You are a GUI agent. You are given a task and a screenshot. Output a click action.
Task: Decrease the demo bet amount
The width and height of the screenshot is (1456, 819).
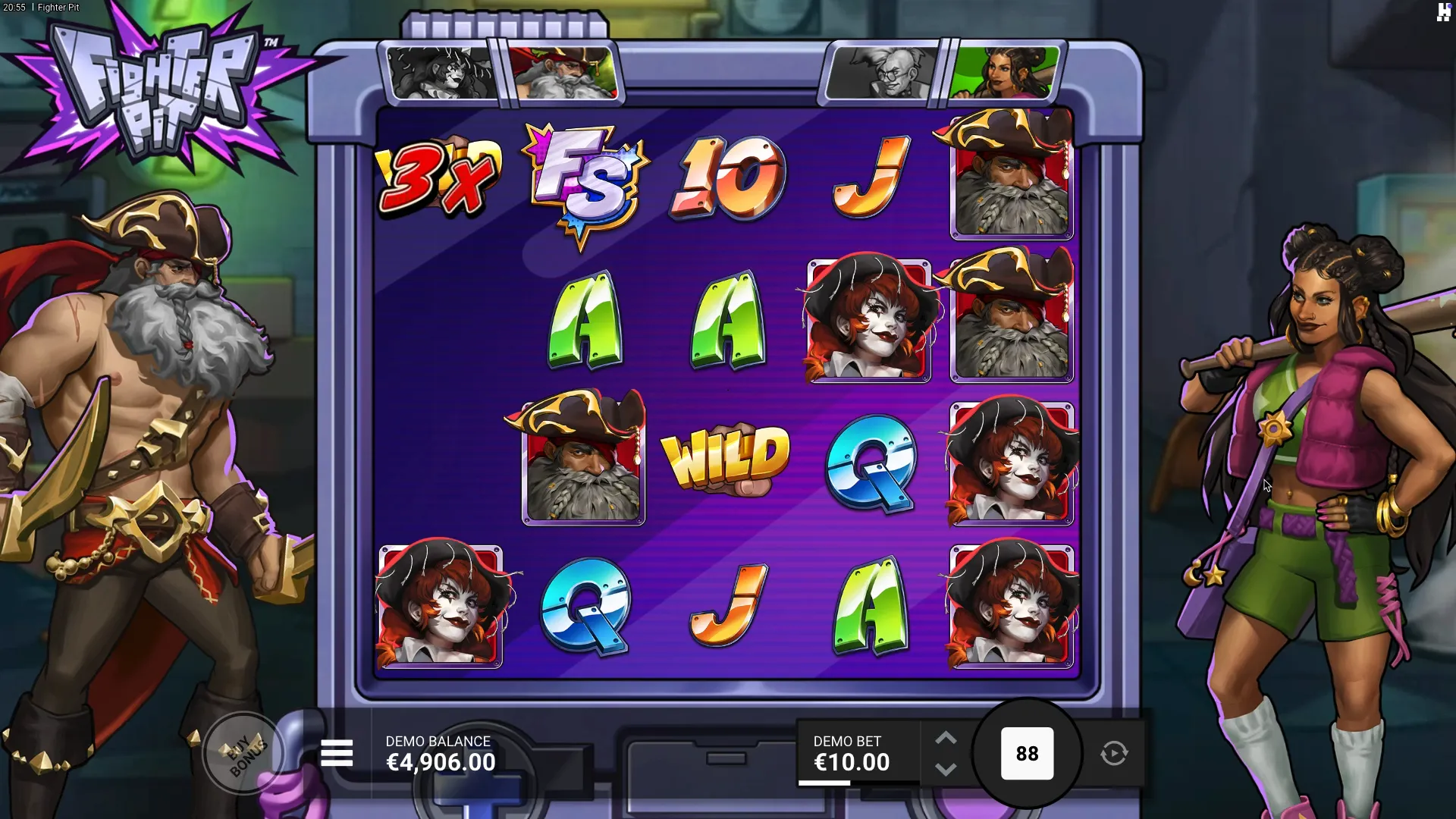(946, 770)
